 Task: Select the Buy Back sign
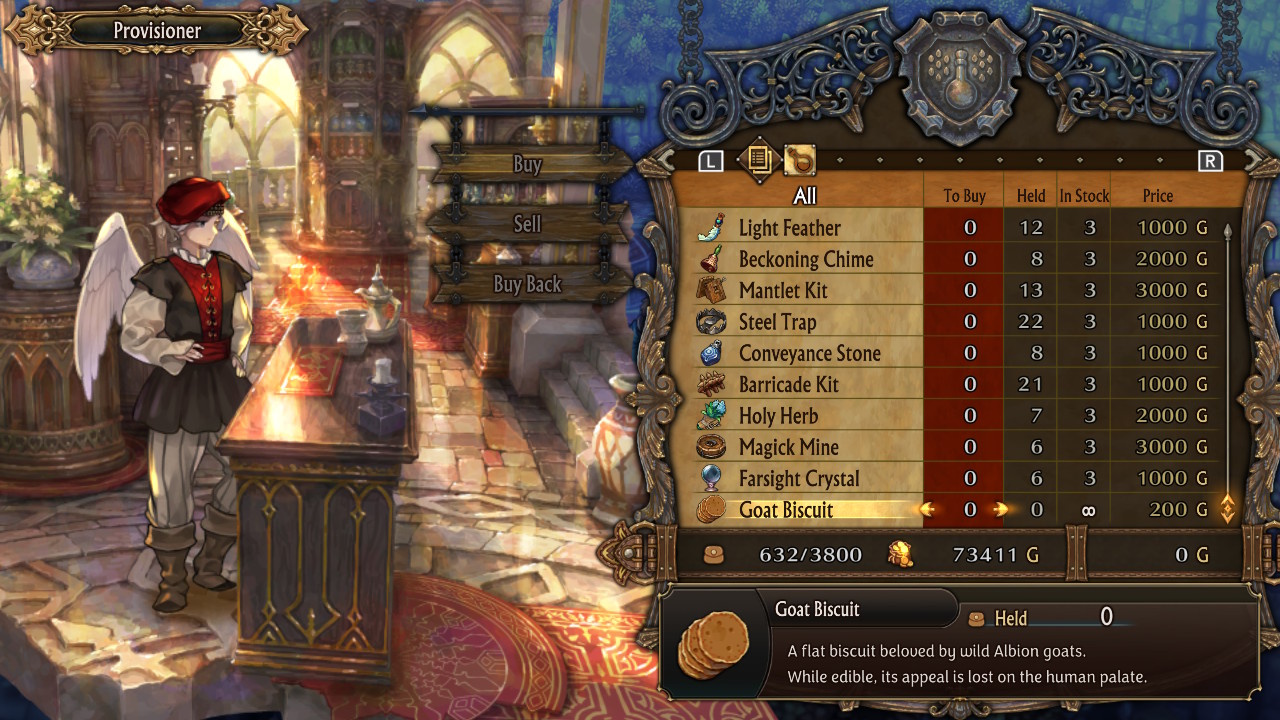click(x=527, y=284)
